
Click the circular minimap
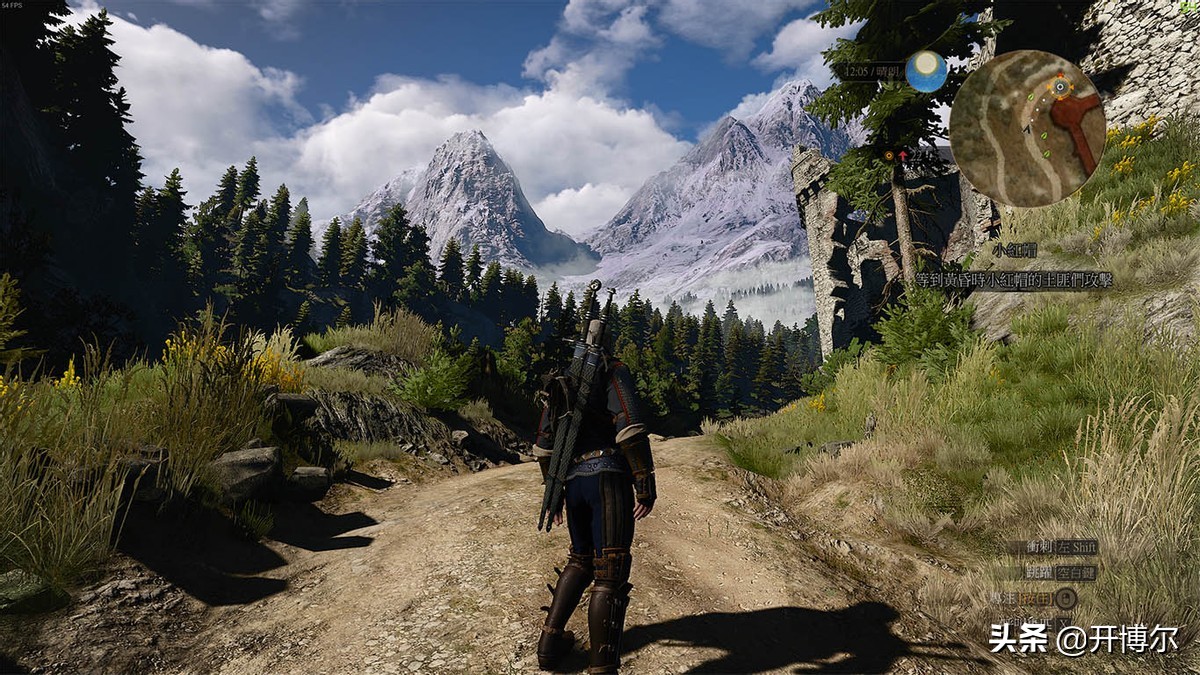1027,128
